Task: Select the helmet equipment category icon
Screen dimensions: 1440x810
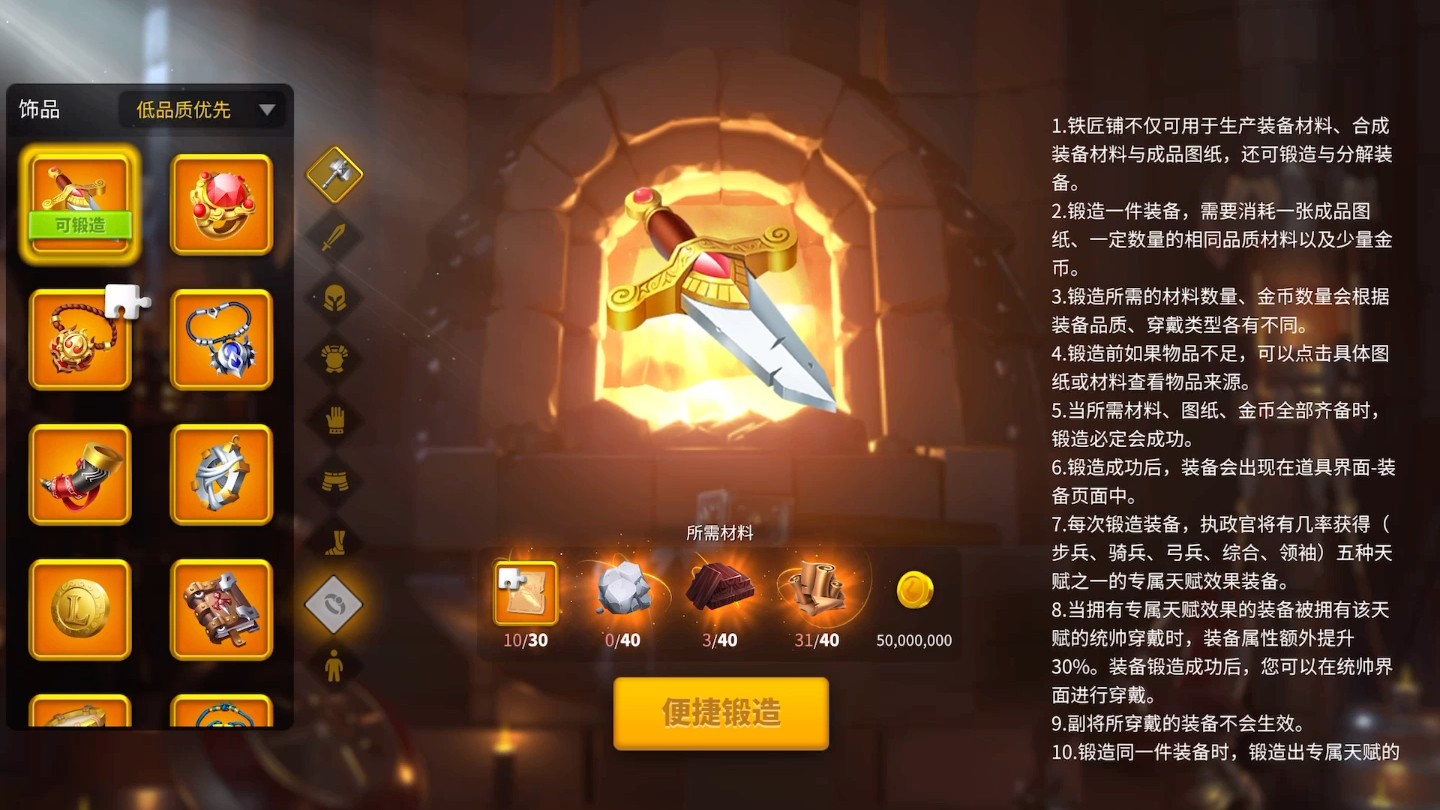Action: (335, 299)
